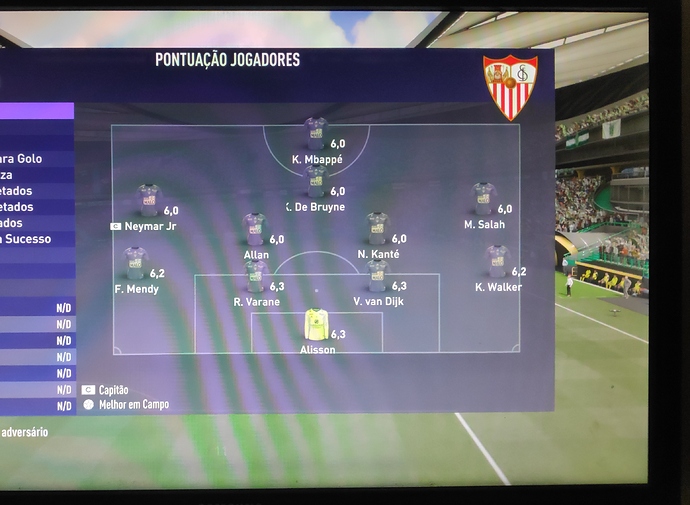Select midfielder Allan's shirt

pyautogui.click(x=255, y=229)
